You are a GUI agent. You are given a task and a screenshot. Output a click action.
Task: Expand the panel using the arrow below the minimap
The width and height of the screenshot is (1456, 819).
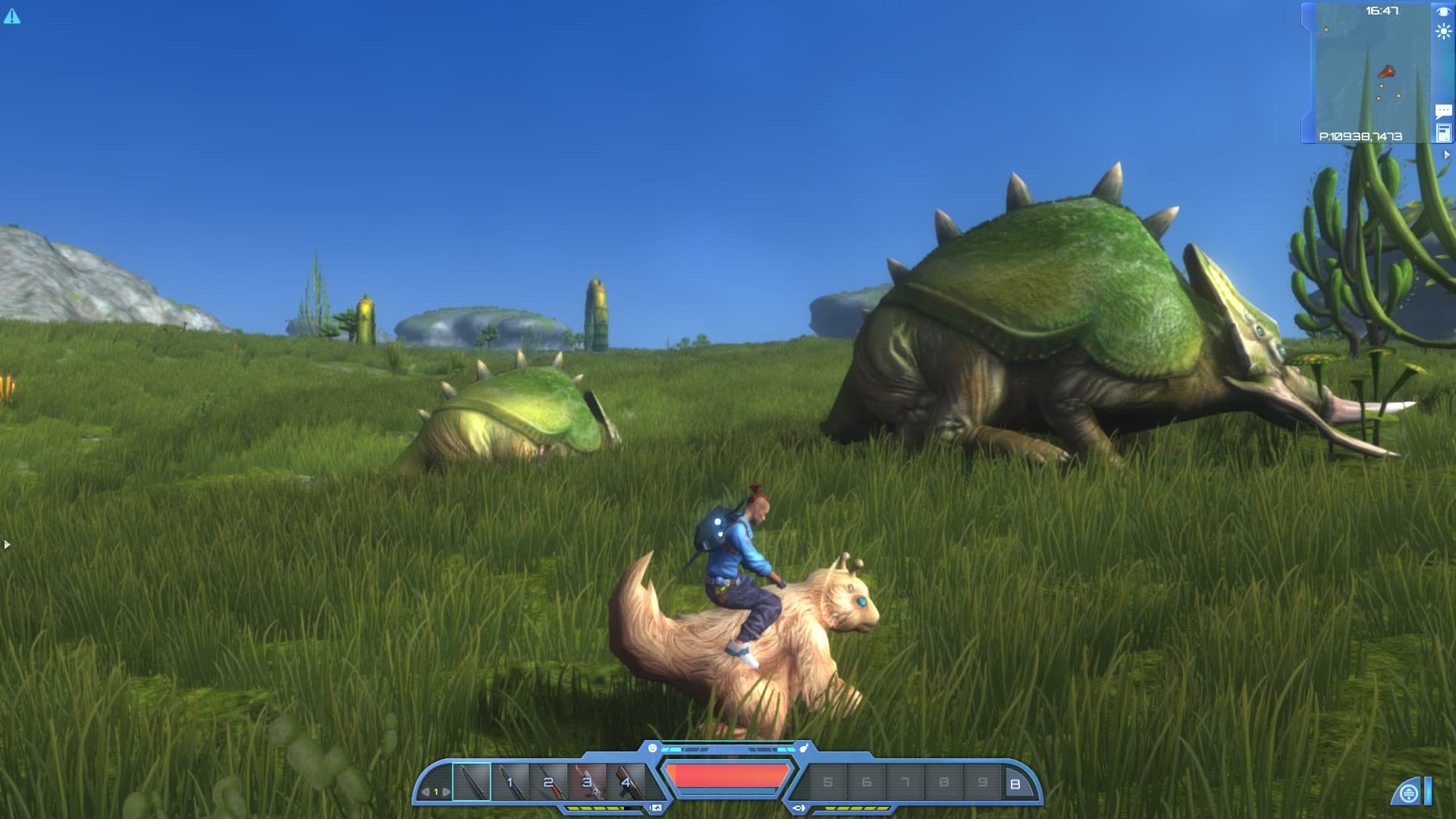coord(1446,153)
